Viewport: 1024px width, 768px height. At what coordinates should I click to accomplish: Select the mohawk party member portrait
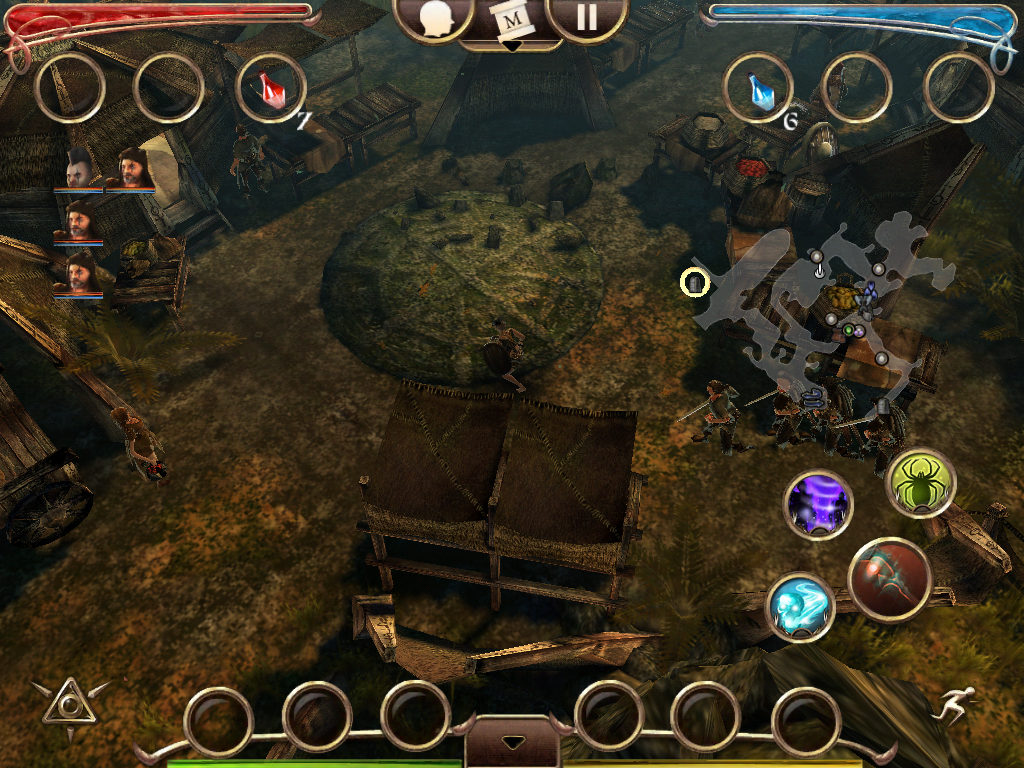click(80, 172)
